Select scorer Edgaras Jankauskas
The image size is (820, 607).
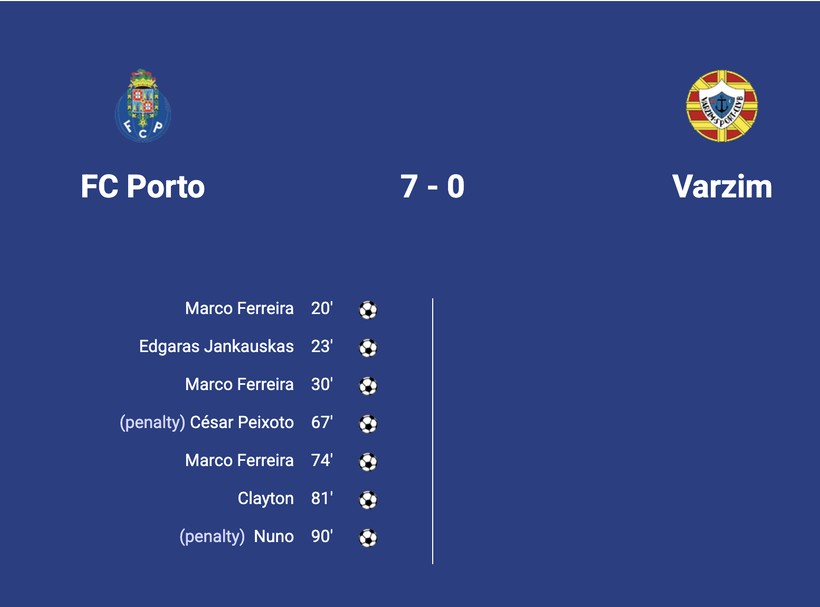coord(216,347)
